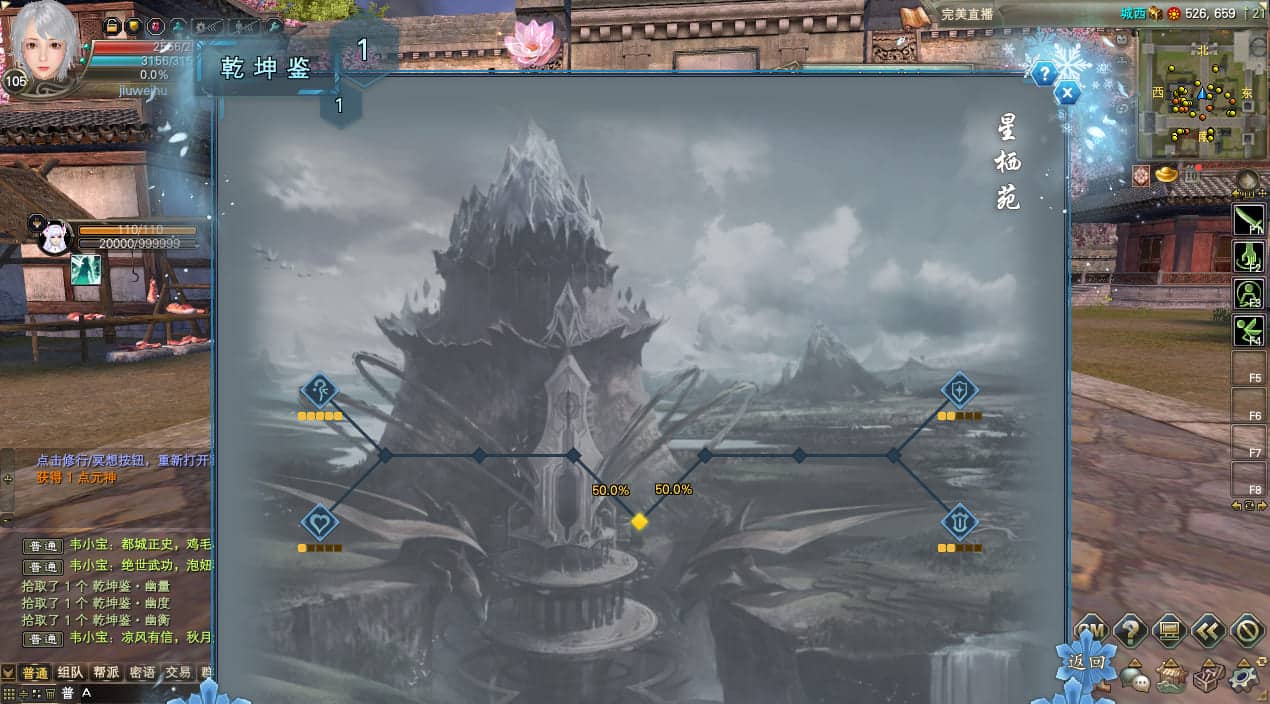Image resolution: width=1270 pixels, height=704 pixels.
Task: Click the gold question mark help icon
Action: [1130, 631]
